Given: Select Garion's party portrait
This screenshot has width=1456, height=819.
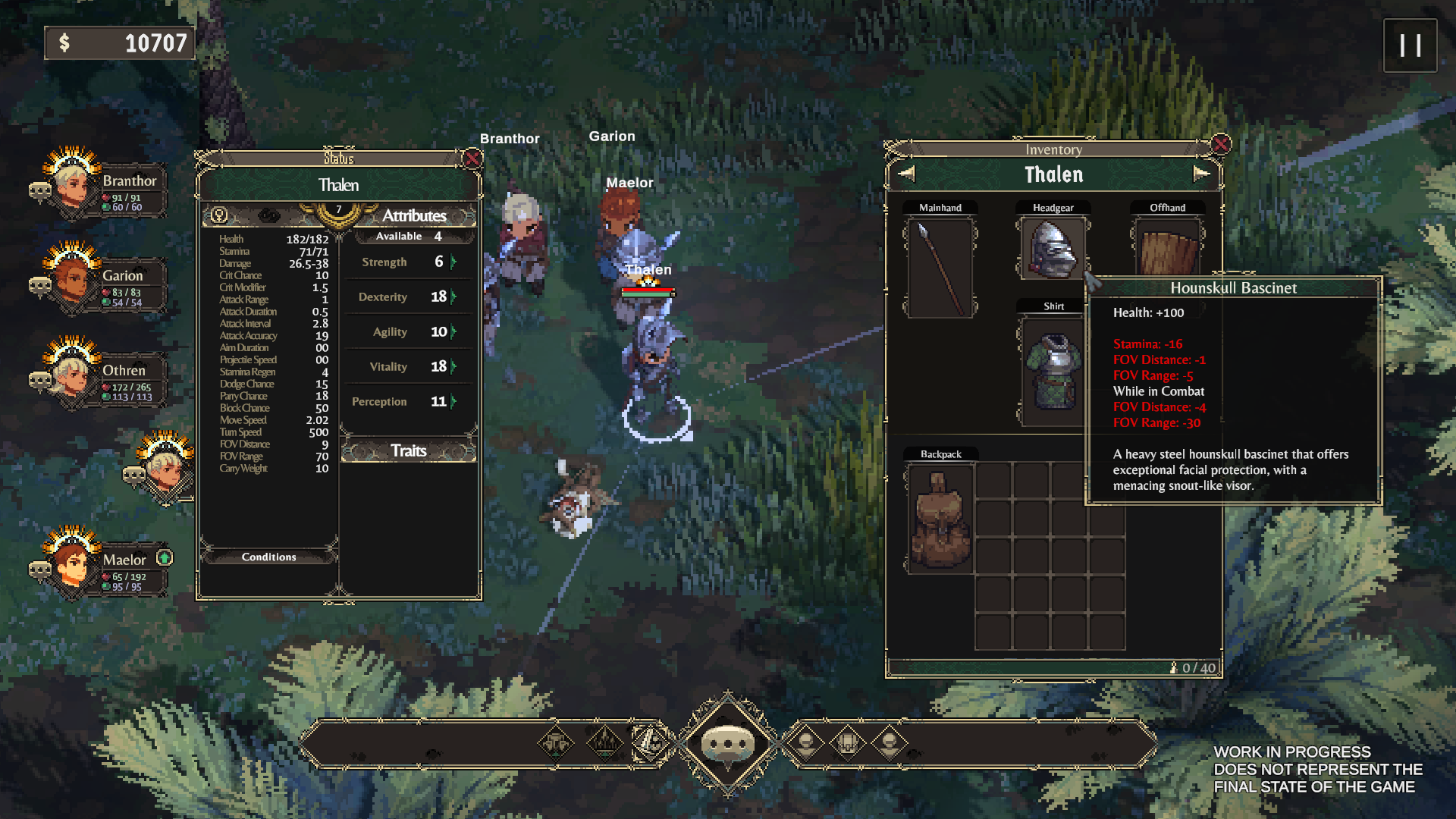Looking at the screenshot, I should click(x=74, y=278).
